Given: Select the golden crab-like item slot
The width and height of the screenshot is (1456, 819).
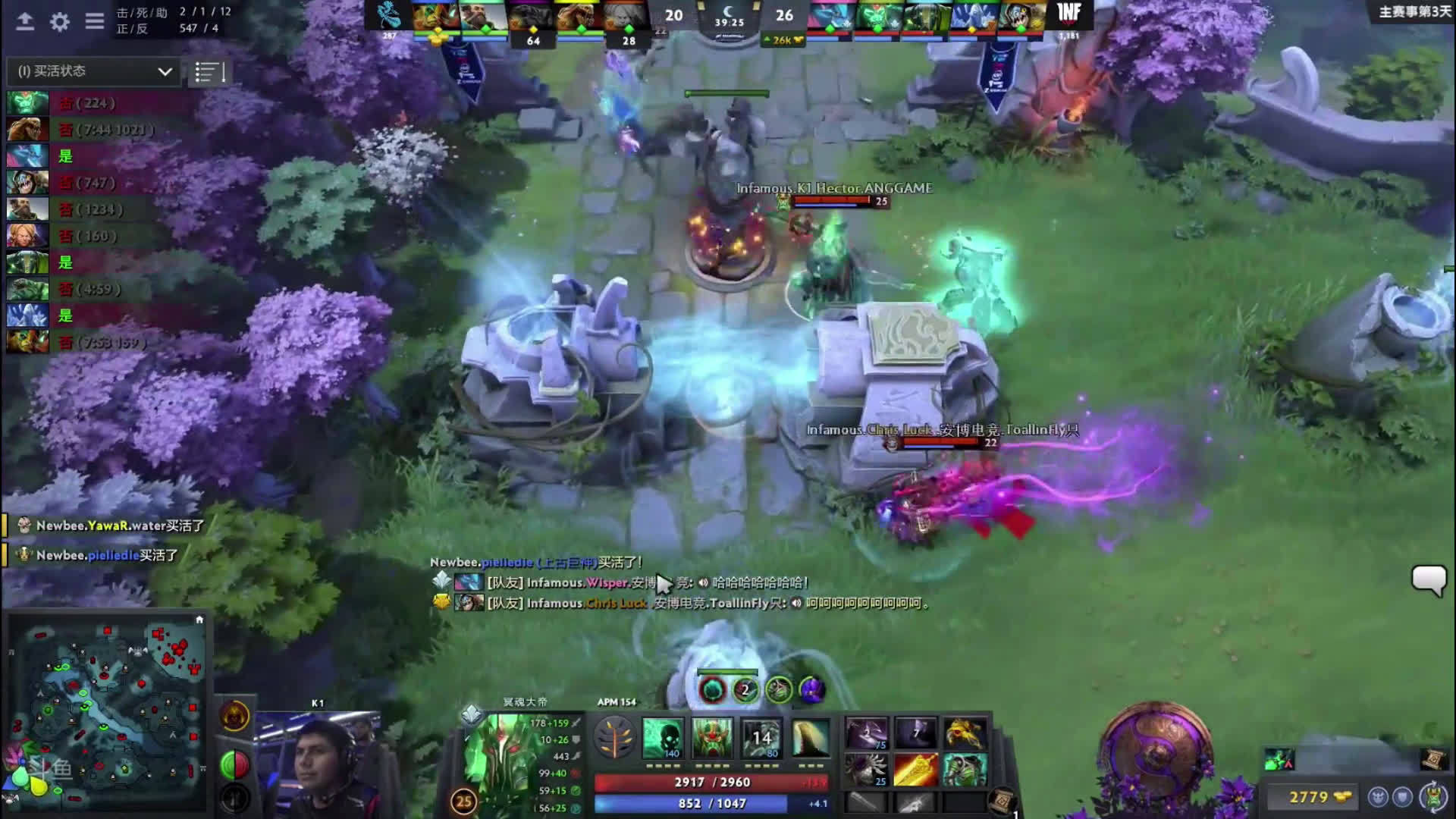Looking at the screenshot, I should pyautogui.click(x=965, y=734).
